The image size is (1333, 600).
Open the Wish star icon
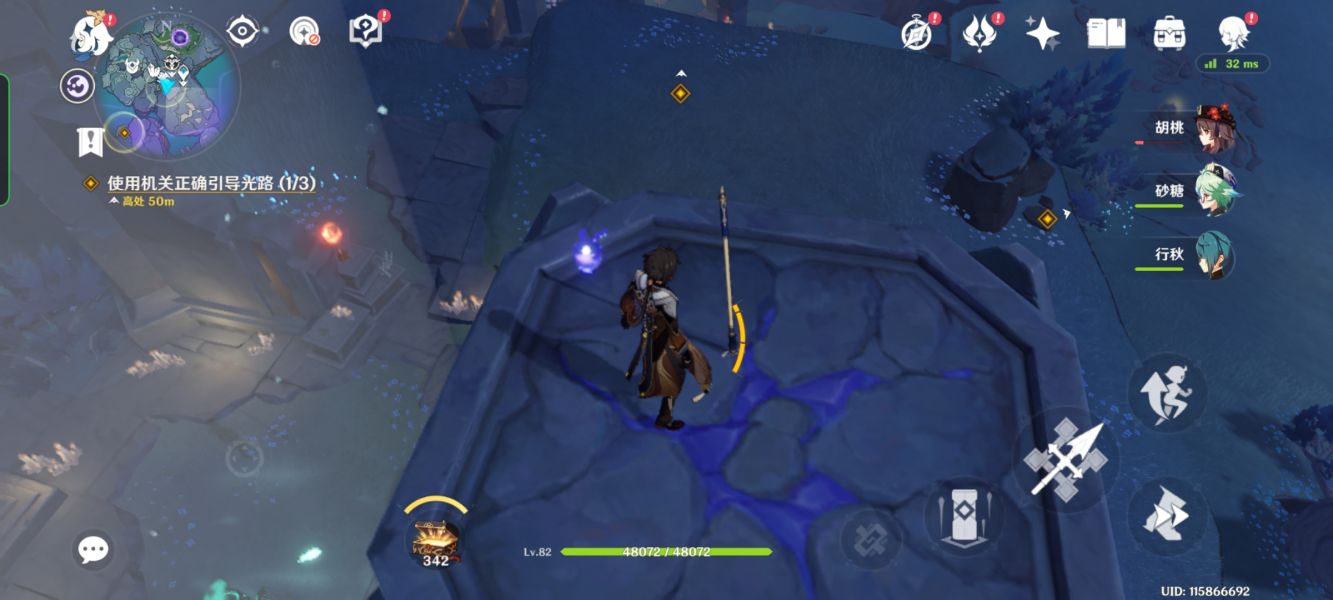pyautogui.click(x=1042, y=34)
